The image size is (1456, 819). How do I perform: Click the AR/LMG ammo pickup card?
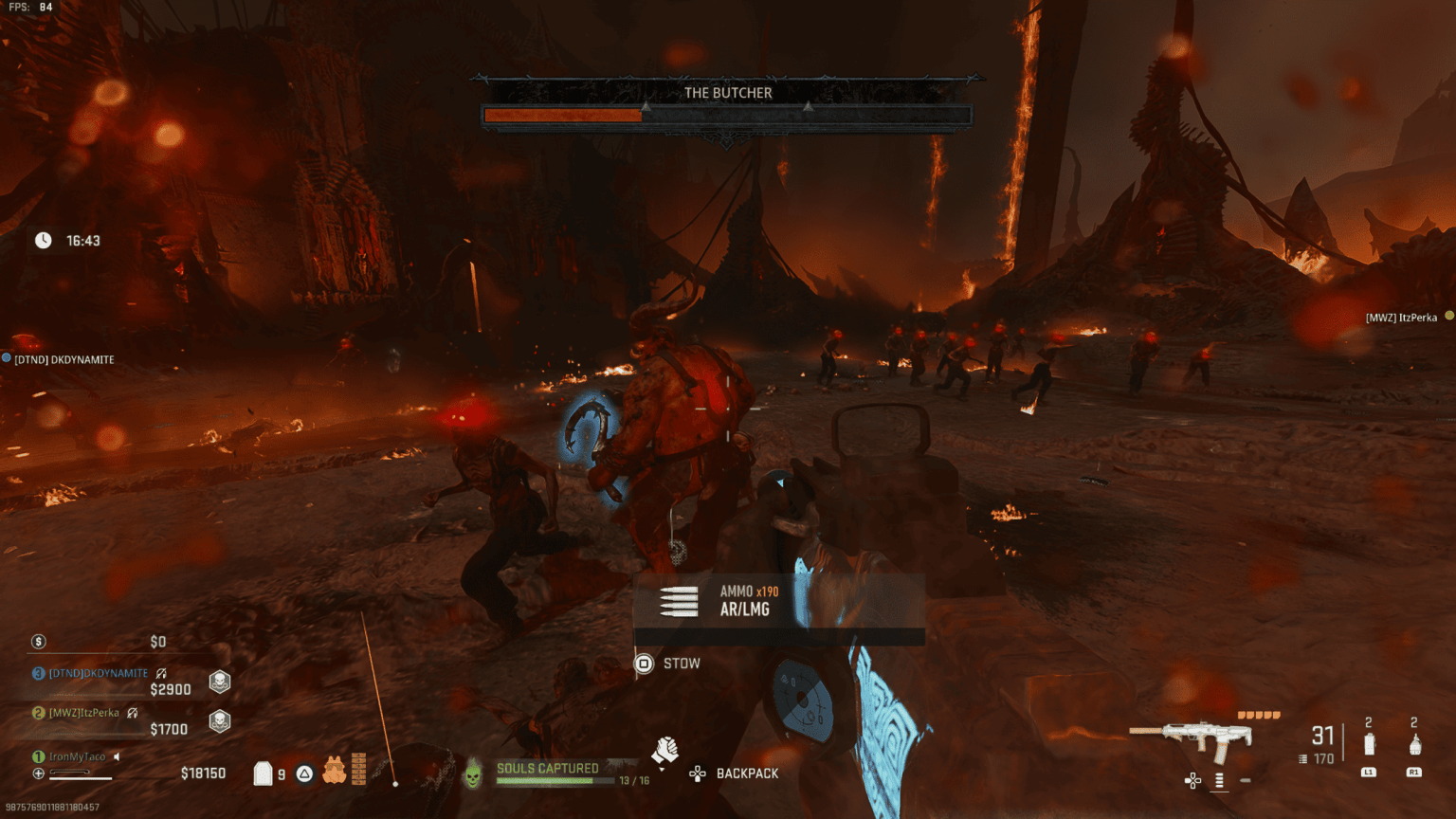pyautogui.click(x=778, y=601)
